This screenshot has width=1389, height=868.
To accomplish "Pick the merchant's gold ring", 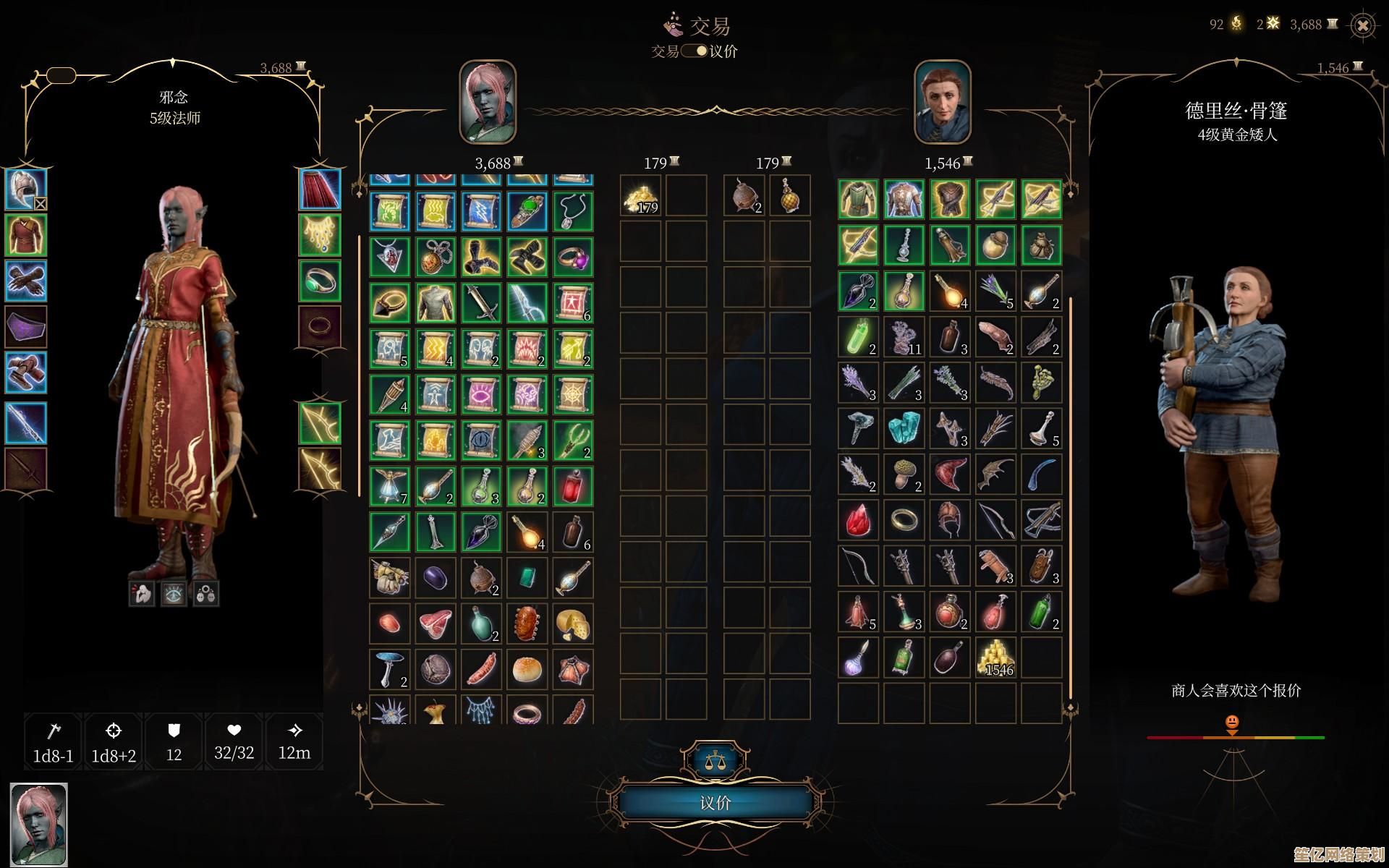I will (x=904, y=519).
